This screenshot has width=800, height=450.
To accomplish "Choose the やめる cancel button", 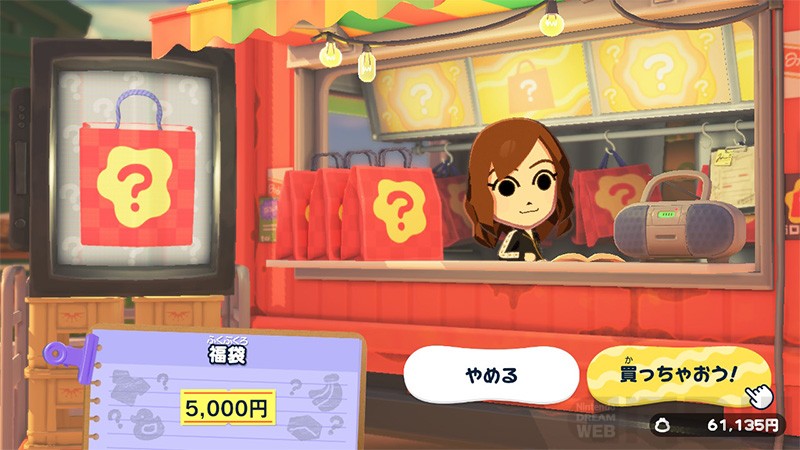I will (491, 376).
